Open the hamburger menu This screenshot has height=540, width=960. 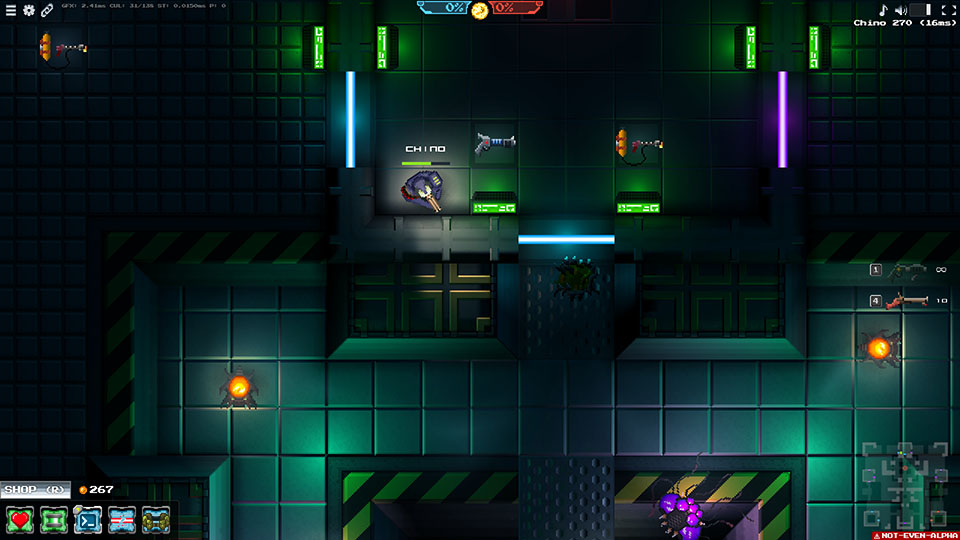[11, 10]
